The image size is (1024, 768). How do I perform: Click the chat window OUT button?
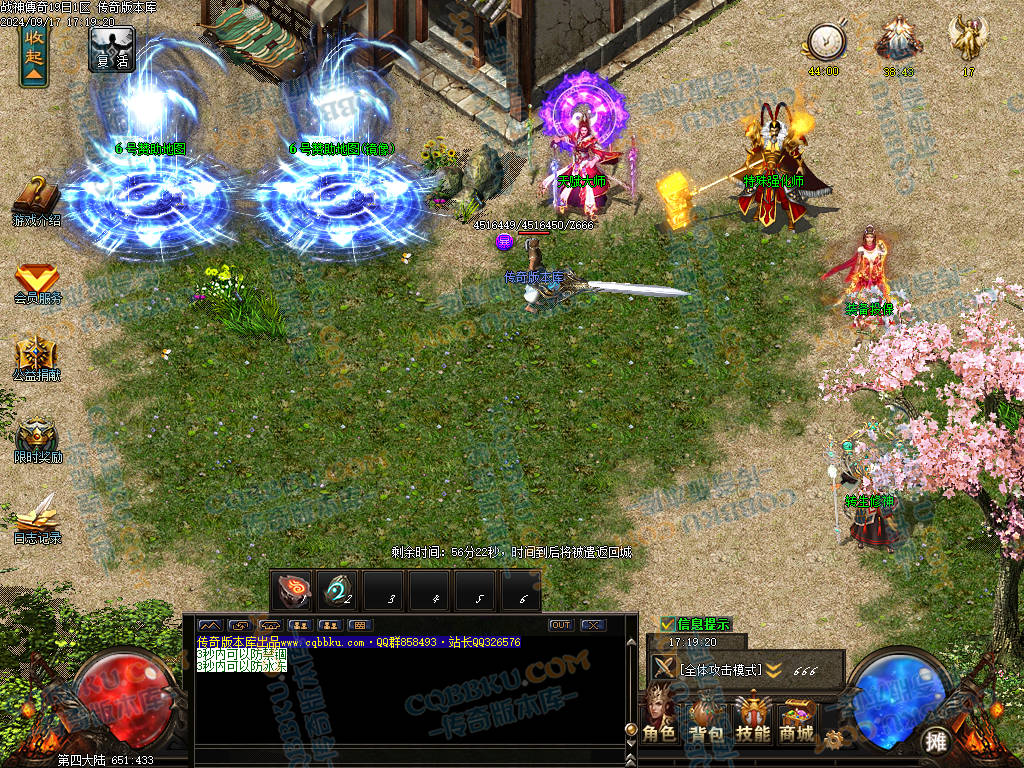(x=561, y=625)
